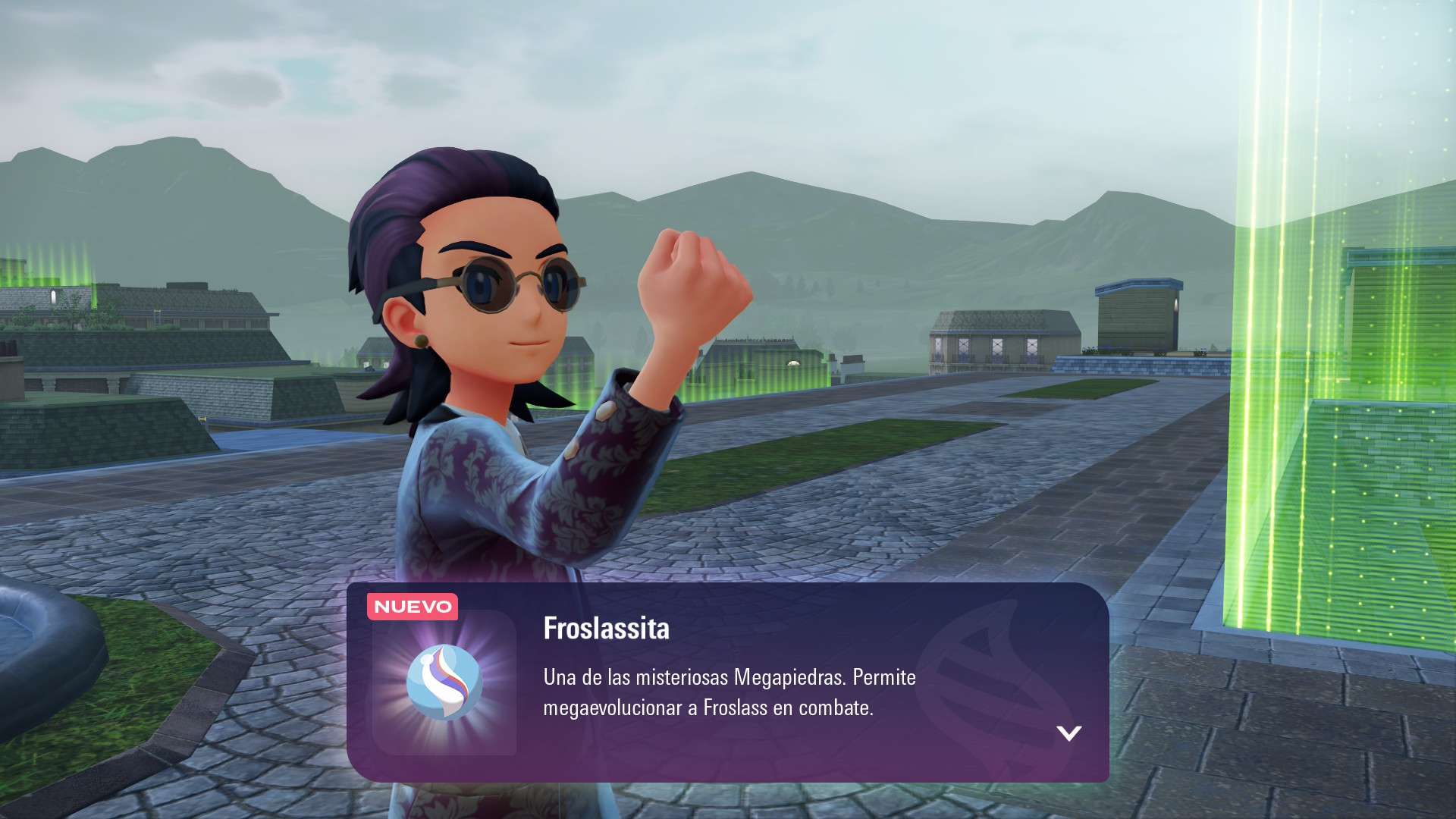Select the Froslassita Mega Stone icon
The height and width of the screenshot is (819, 1456).
(444, 682)
